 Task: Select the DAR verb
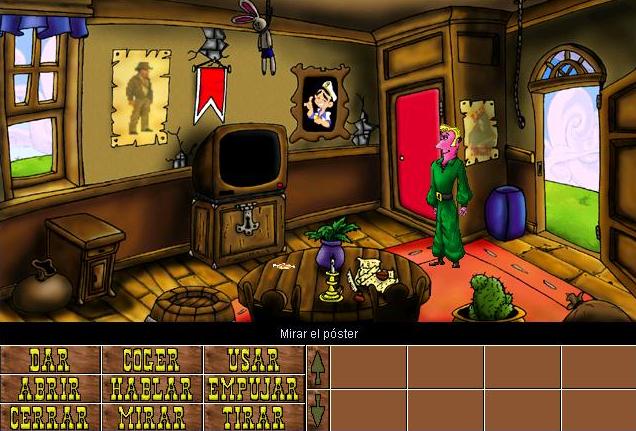(50, 360)
